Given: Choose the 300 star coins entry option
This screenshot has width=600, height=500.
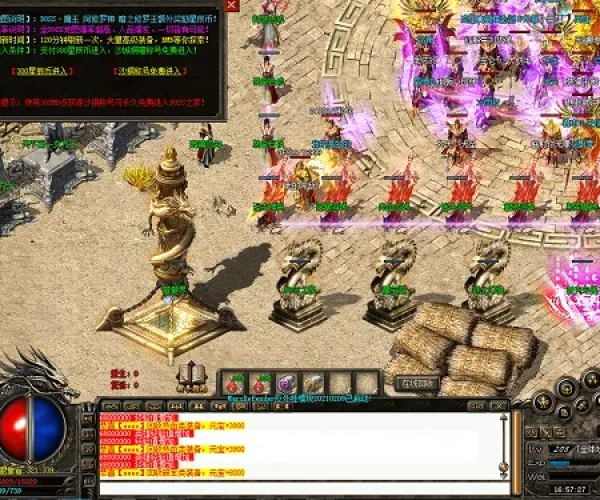Looking at the screenshot, I should click(x=42, y=73).
